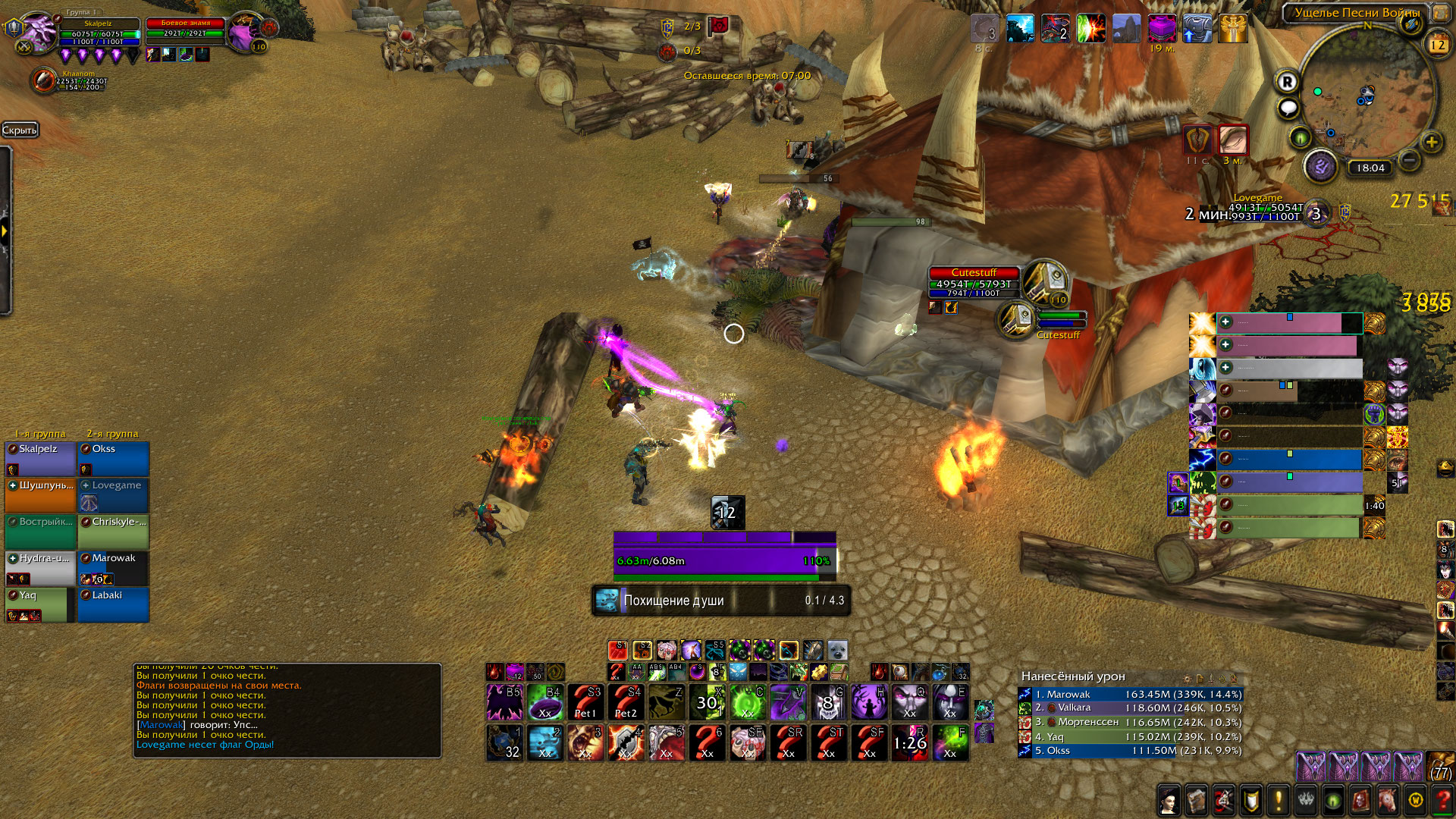Open the damage meter settings gear

[1188, 678]
